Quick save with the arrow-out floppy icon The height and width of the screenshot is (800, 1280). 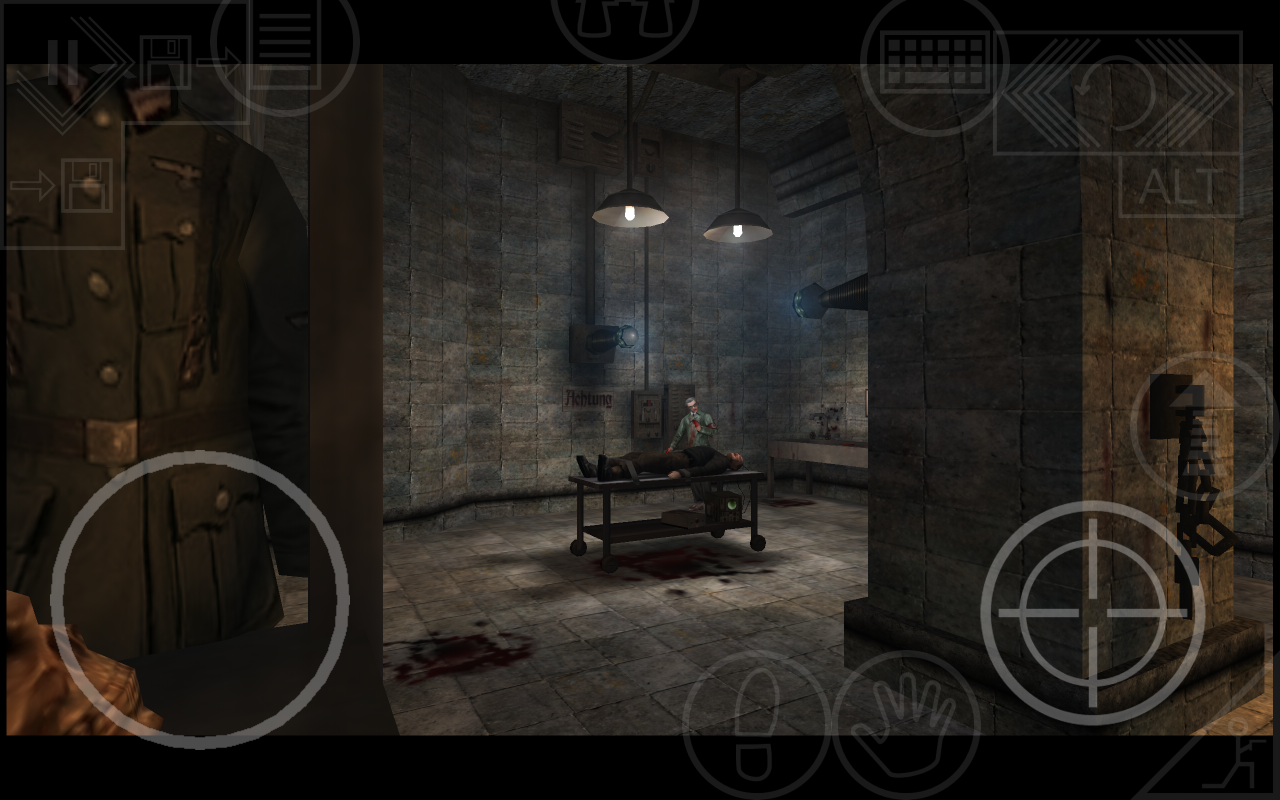click(x=178, y=64)
